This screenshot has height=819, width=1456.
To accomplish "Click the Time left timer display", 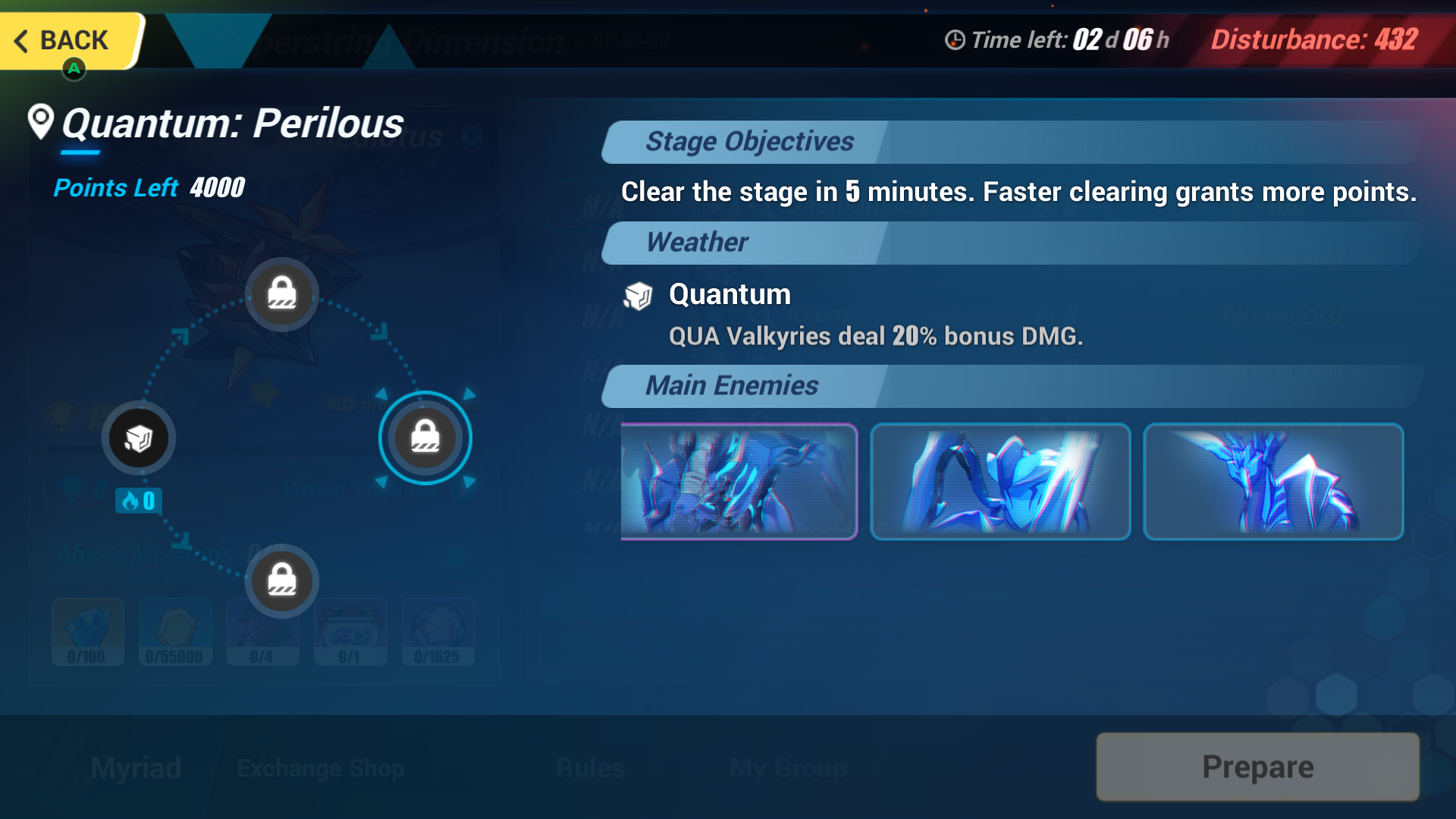I will point(1056,39).
